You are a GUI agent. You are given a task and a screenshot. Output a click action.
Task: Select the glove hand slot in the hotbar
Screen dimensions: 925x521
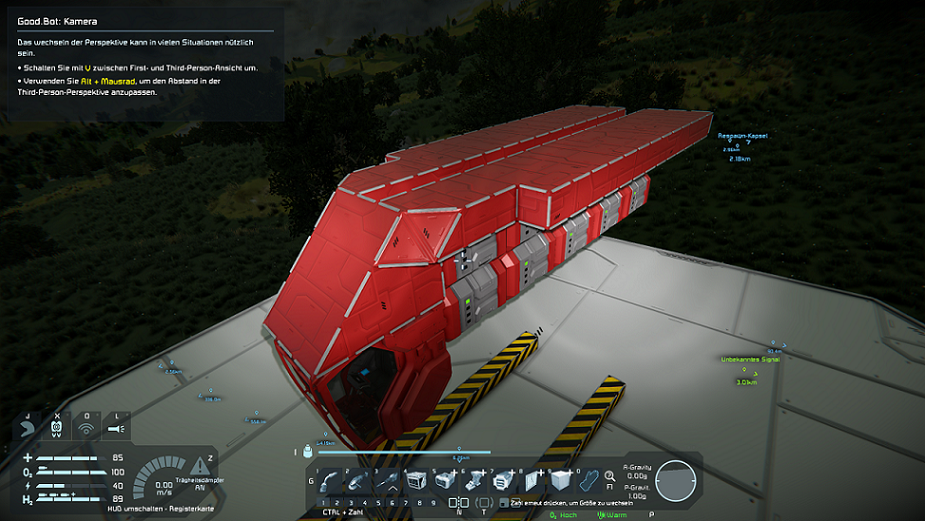(589, 481)
